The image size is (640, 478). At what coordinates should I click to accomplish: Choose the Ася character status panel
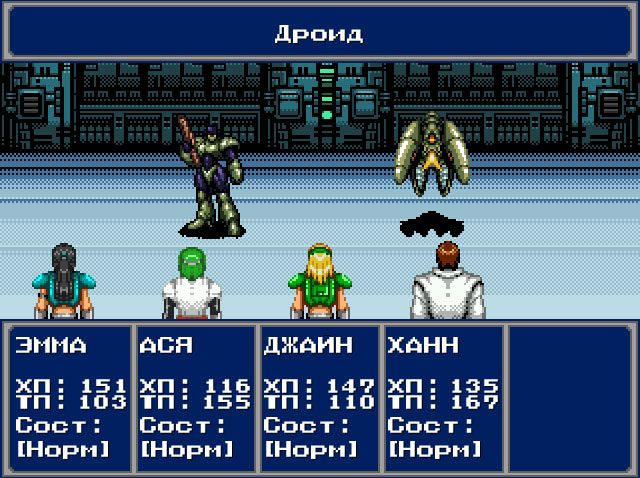point(195,397)
